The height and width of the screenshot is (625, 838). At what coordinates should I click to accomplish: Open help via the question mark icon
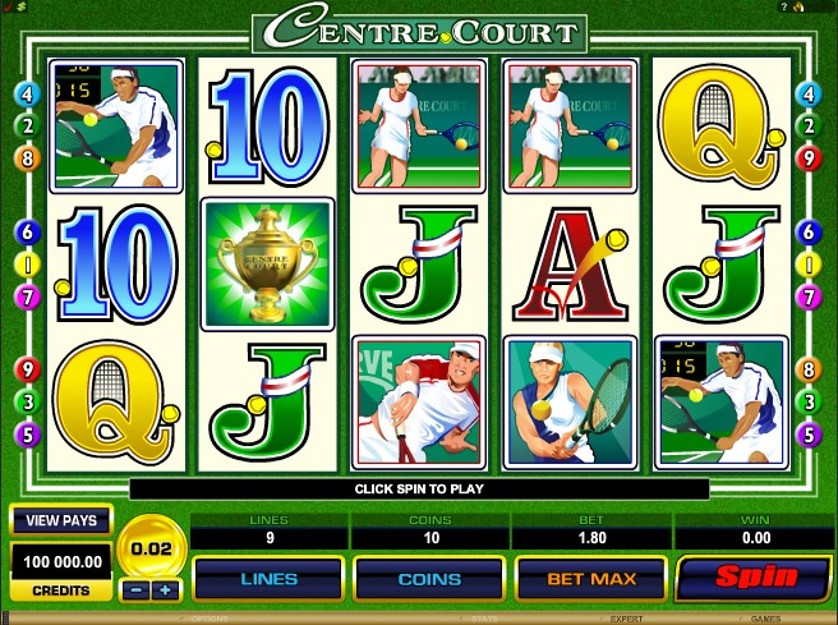pyautogui.click(x=784, y=7)
